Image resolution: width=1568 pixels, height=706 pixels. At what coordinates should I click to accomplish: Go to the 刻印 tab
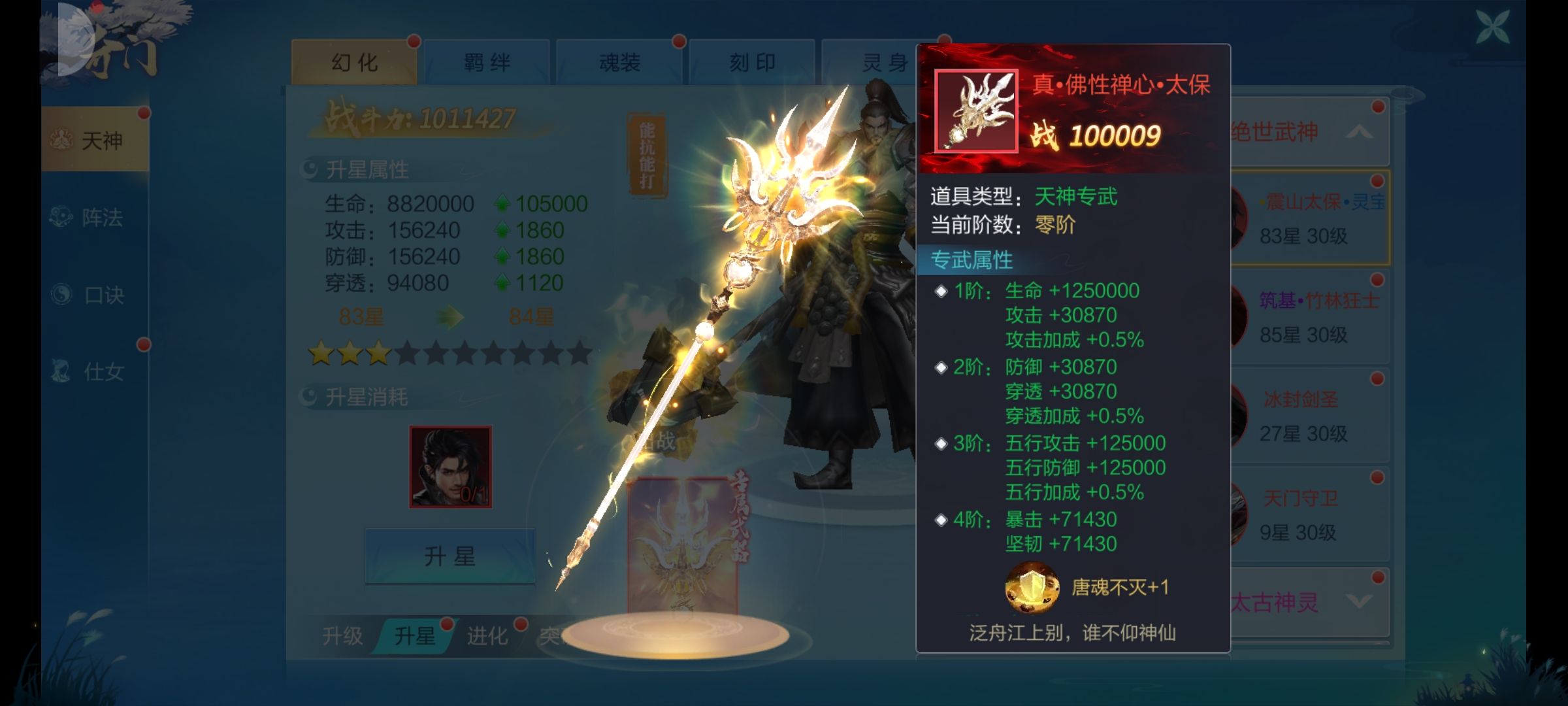[x=752, y=63]
